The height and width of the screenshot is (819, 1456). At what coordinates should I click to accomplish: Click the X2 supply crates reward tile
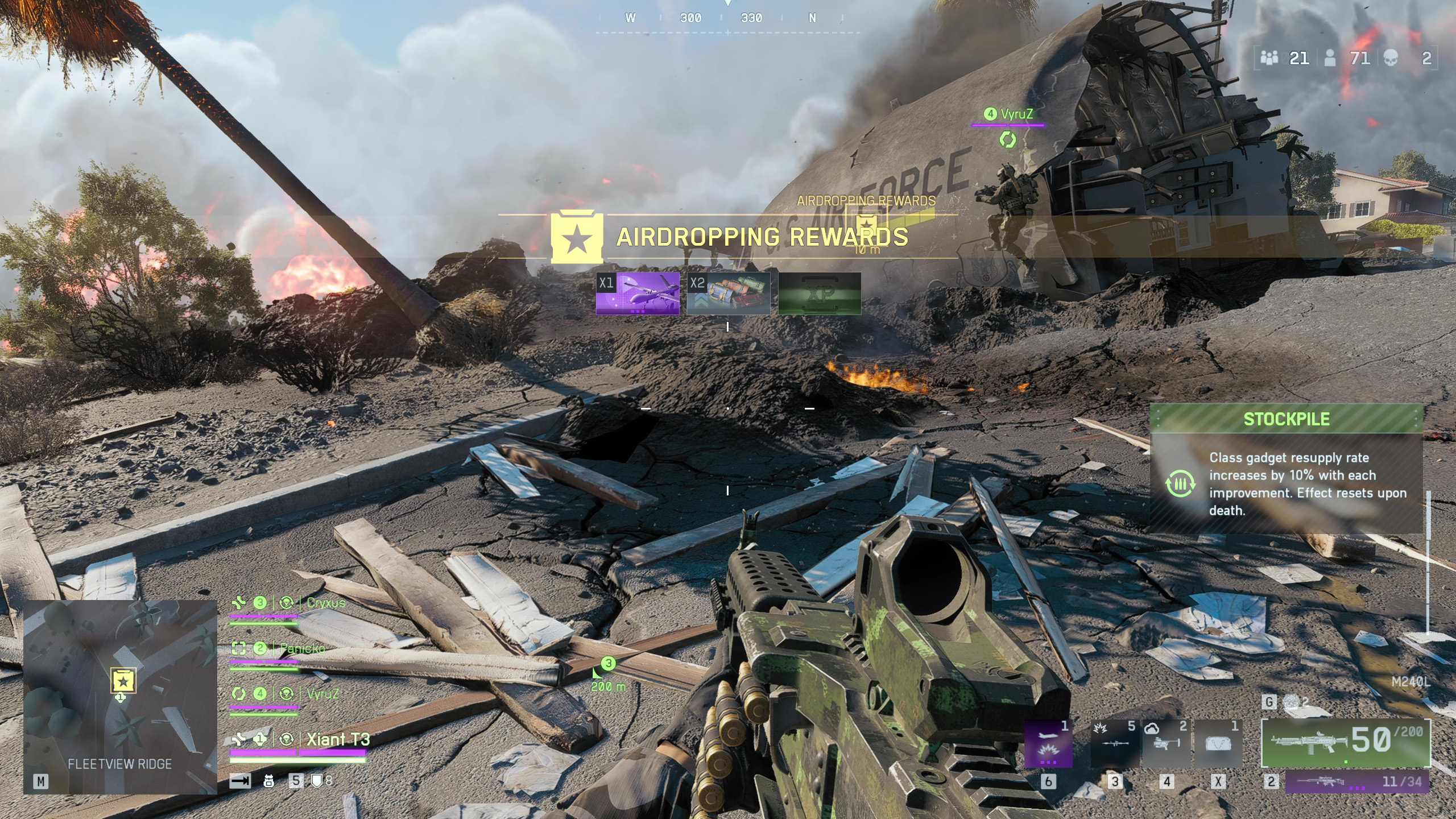729,293
